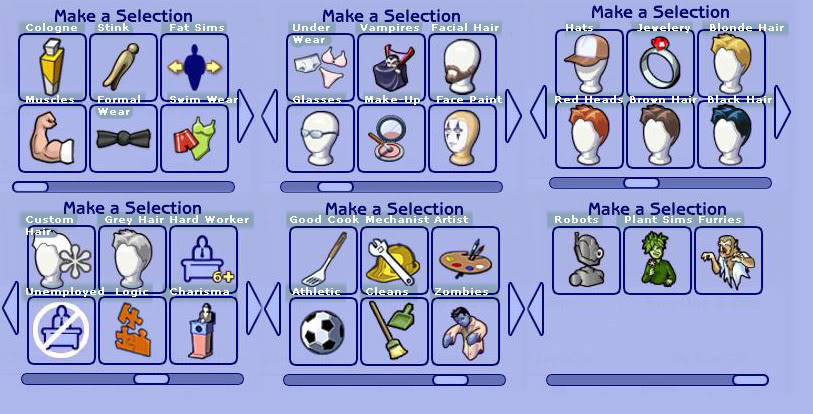Select the Black Hair icon

coord(731,134)
